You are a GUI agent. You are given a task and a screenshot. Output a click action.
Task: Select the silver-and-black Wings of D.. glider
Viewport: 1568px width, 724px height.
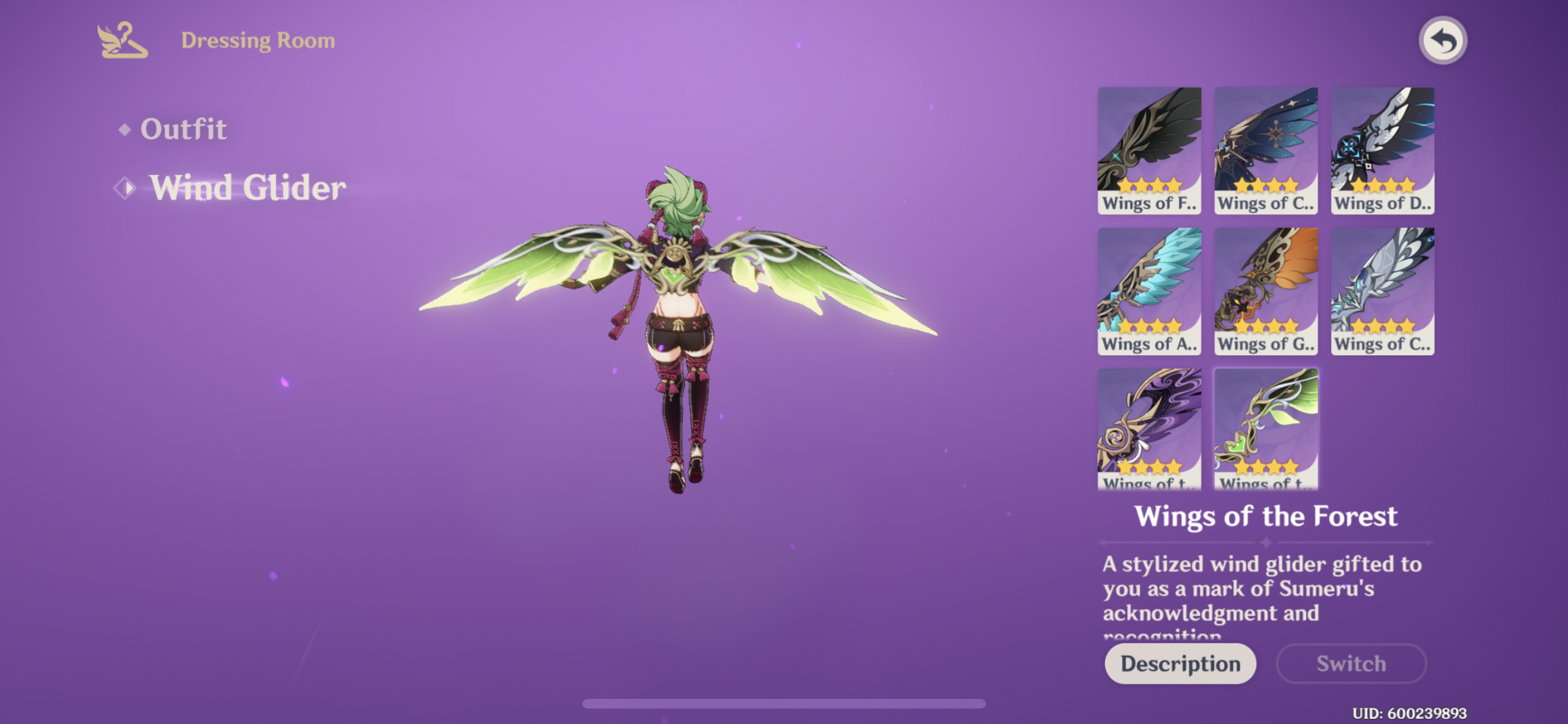1381,149
